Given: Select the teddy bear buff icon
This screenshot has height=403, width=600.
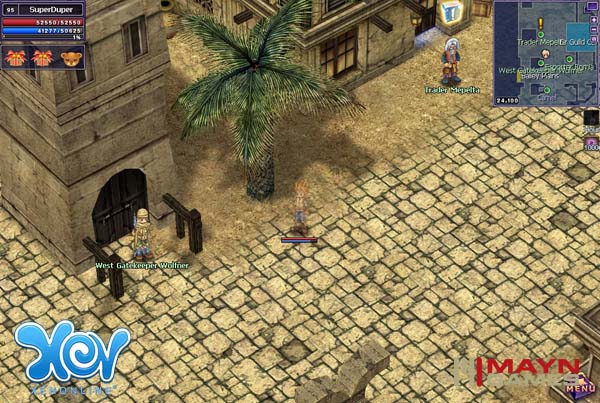Looking at the screenshot, I should point(70,58).
